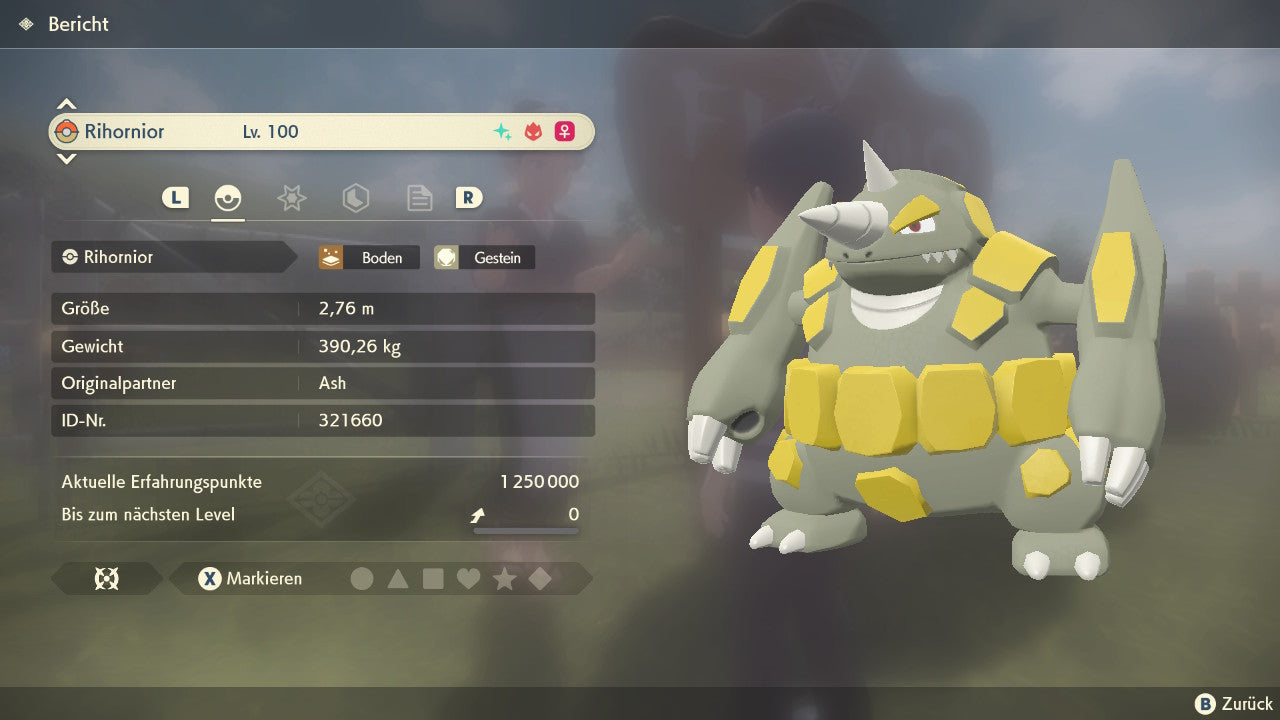Toggle the diamond marking
The height and width of the screenshot is (720, 1280).
(x=540, y=579)
